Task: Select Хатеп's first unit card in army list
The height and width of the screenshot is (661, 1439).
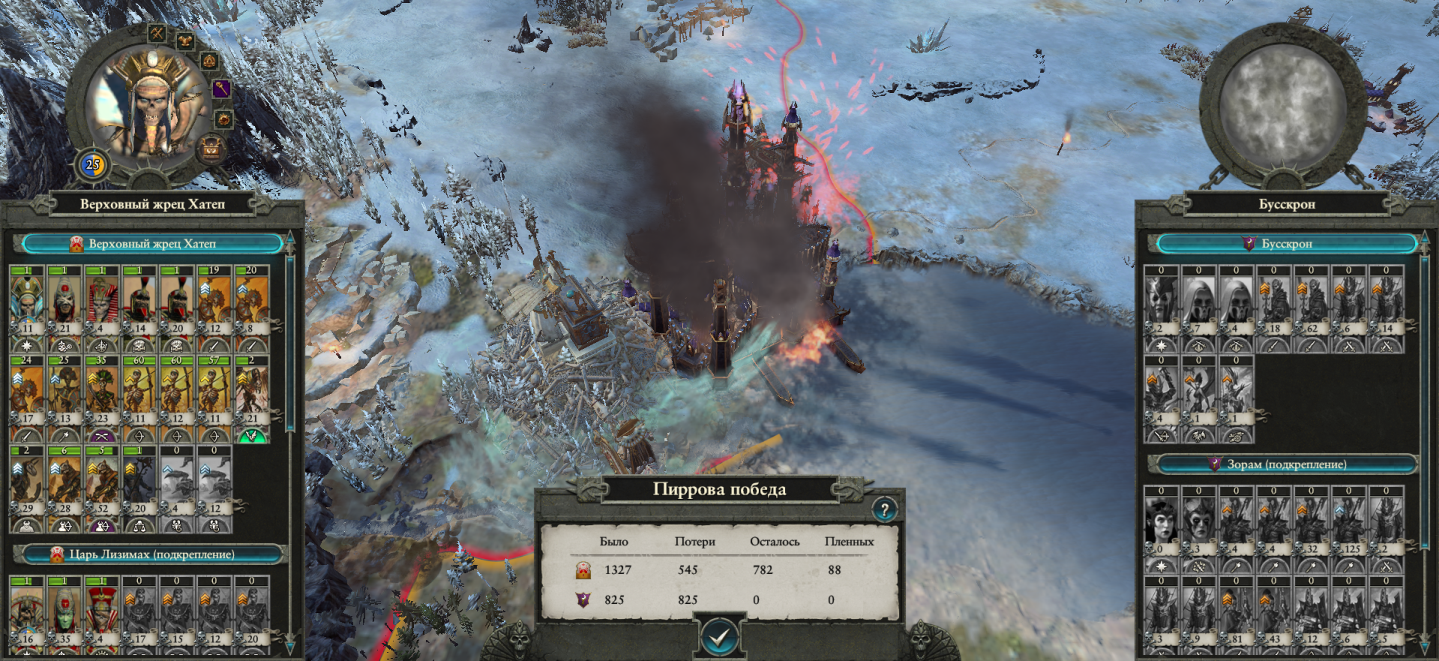Action: pyautogui.click(x=28, y=305)
